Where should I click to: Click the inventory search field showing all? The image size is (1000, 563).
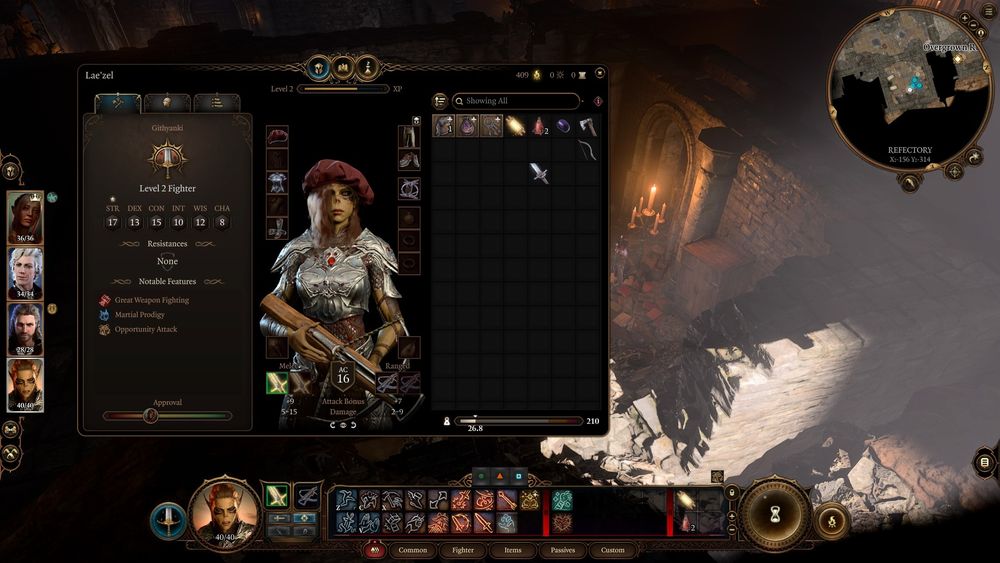516,101
